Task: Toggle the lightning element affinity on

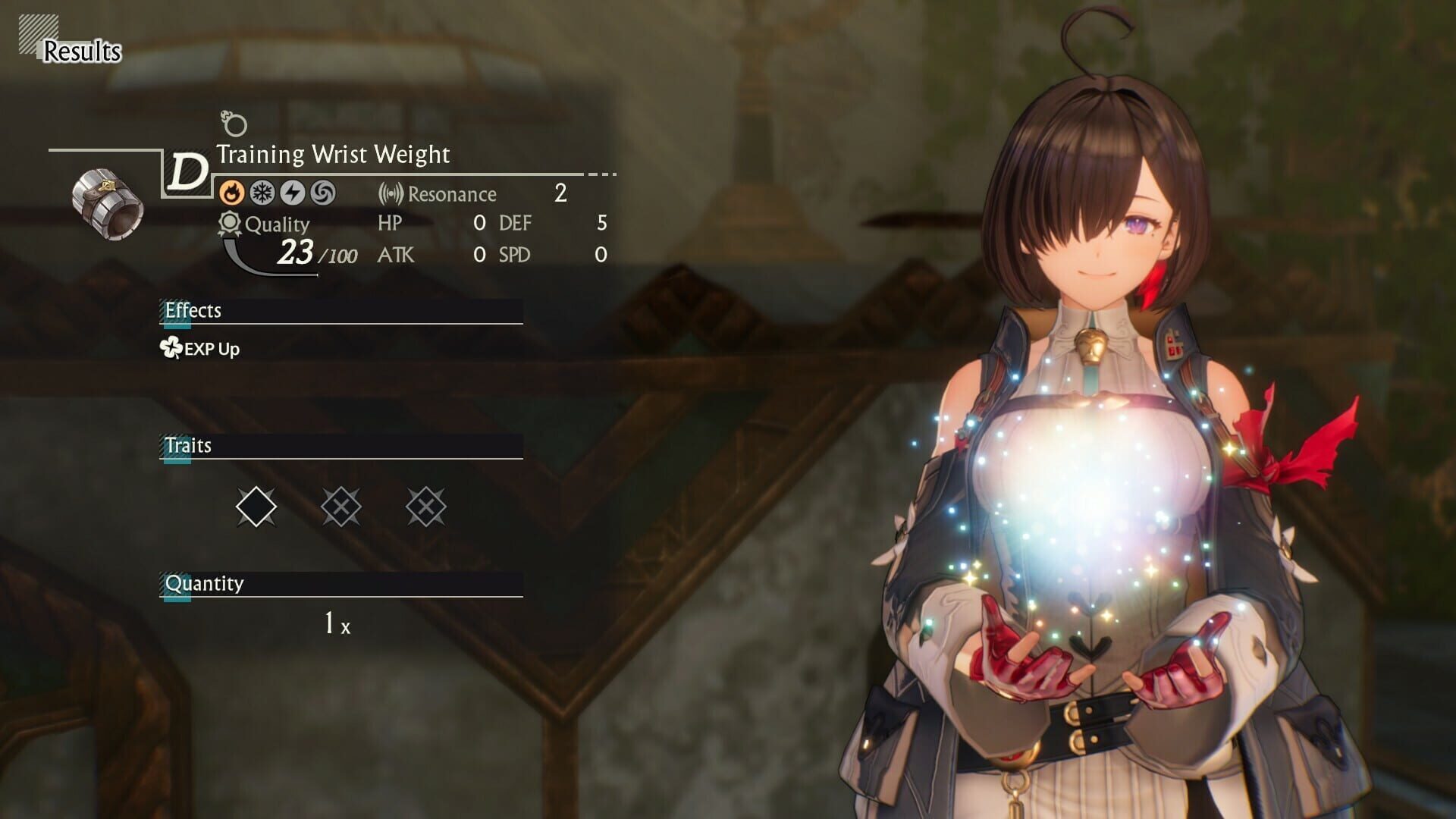Action: coord(293,193)
